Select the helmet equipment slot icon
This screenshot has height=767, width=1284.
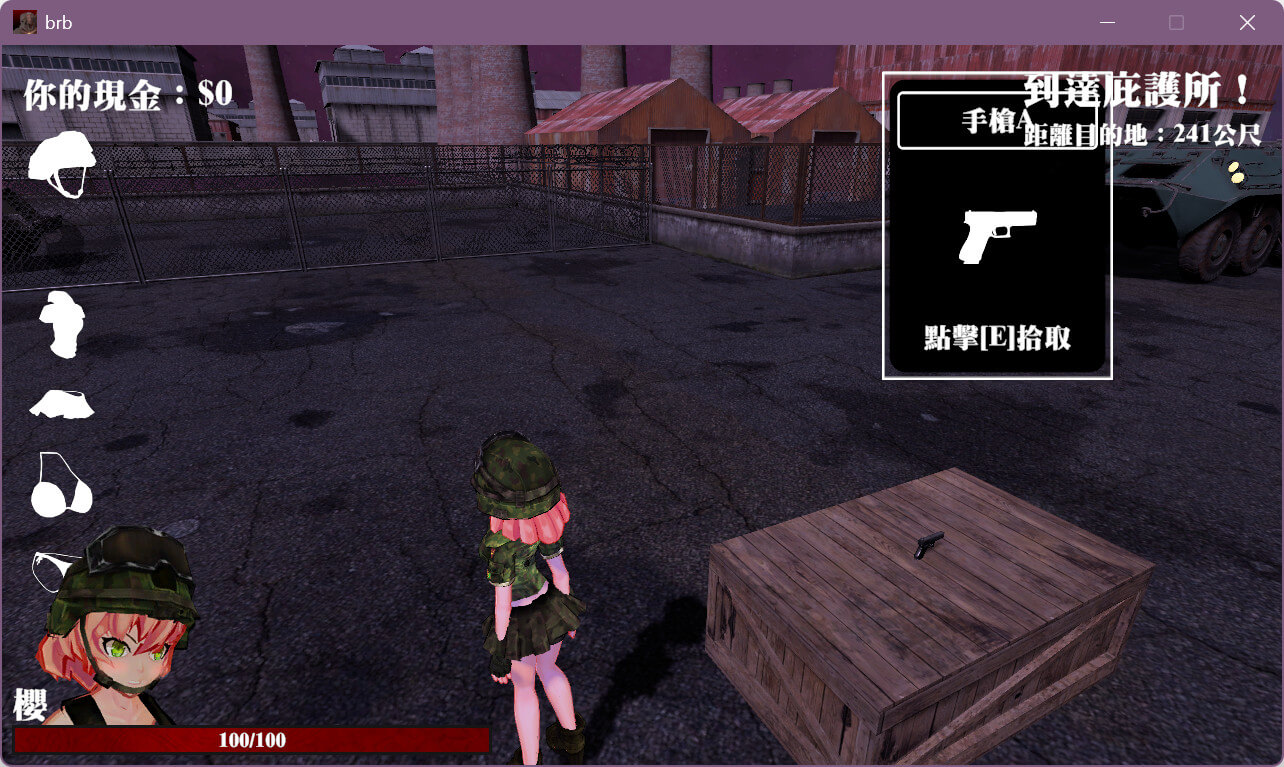[x=62, y=164]
